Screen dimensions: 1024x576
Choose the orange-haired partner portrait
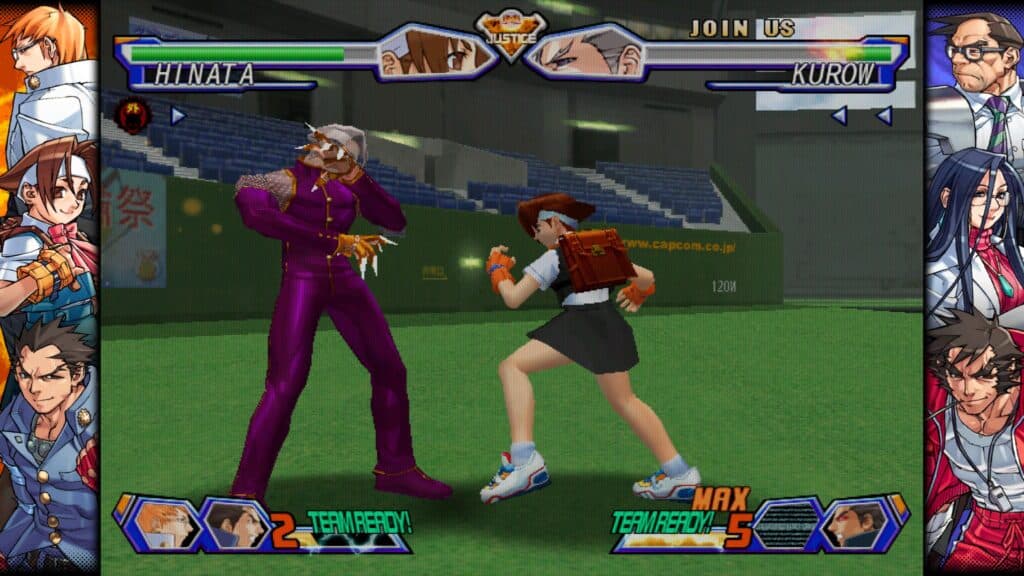tap(163, 523)
